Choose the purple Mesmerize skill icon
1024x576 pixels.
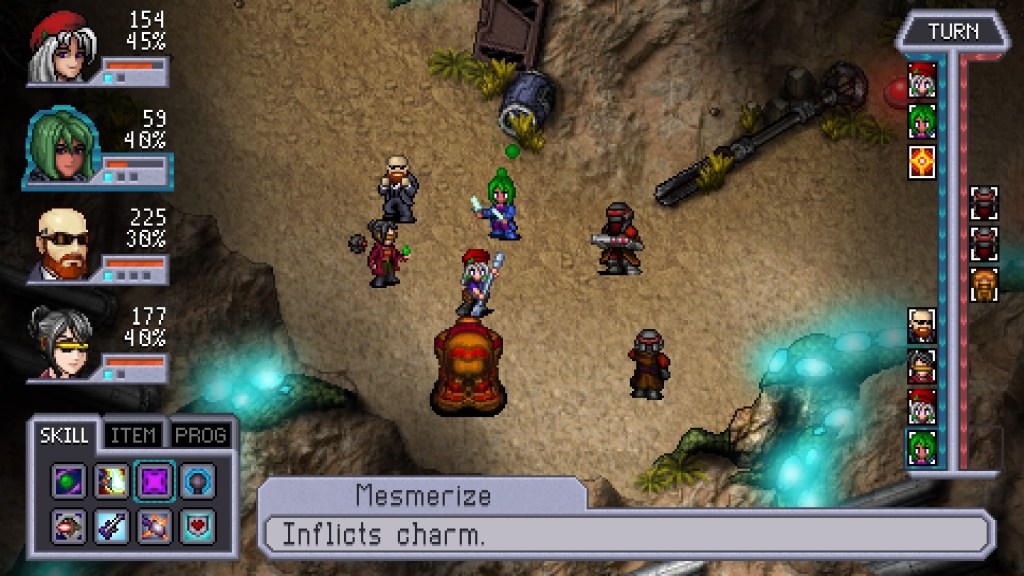coord(154,482)
